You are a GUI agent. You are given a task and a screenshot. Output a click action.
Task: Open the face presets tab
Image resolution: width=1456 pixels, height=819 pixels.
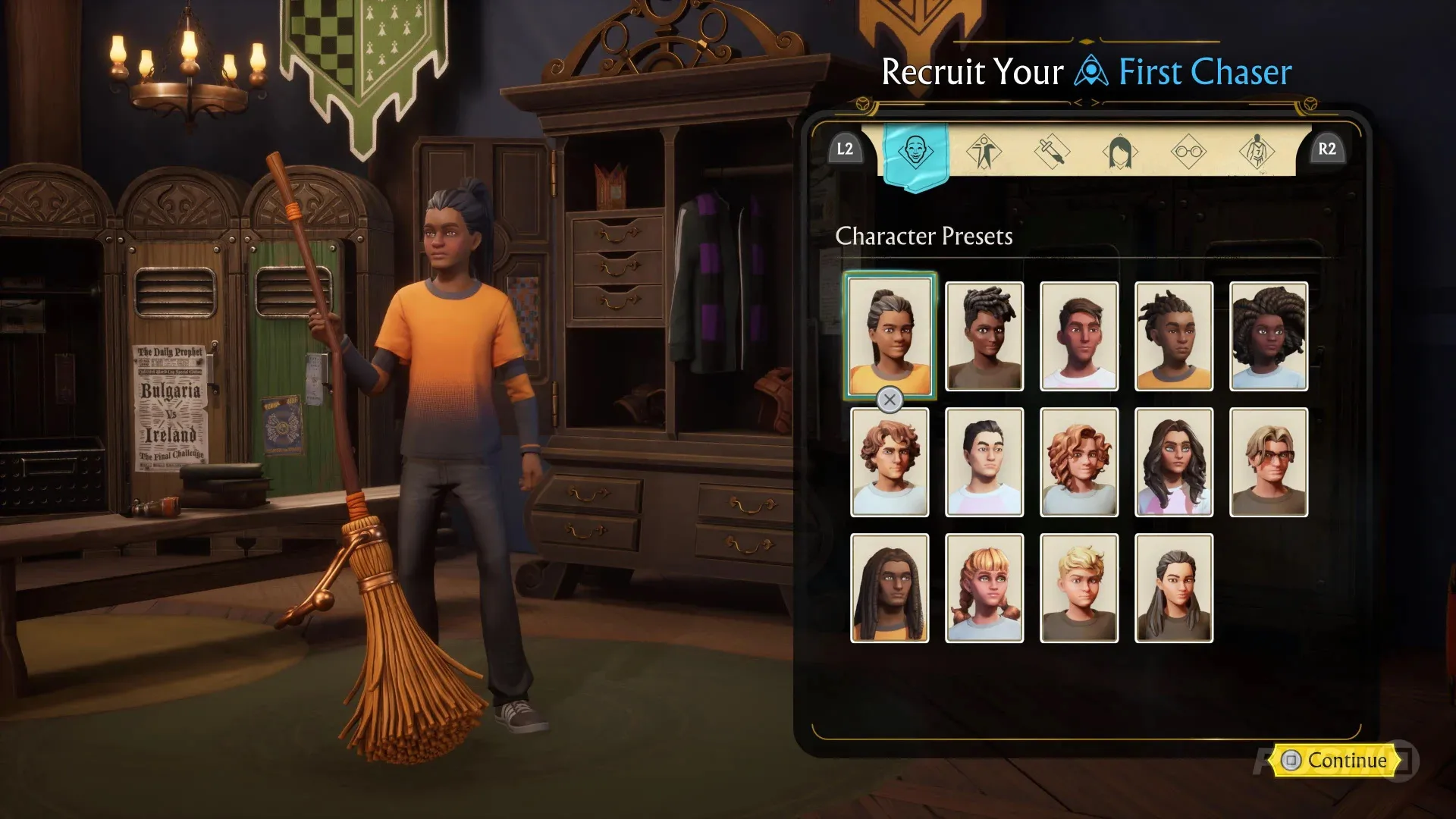coord(915,151)
